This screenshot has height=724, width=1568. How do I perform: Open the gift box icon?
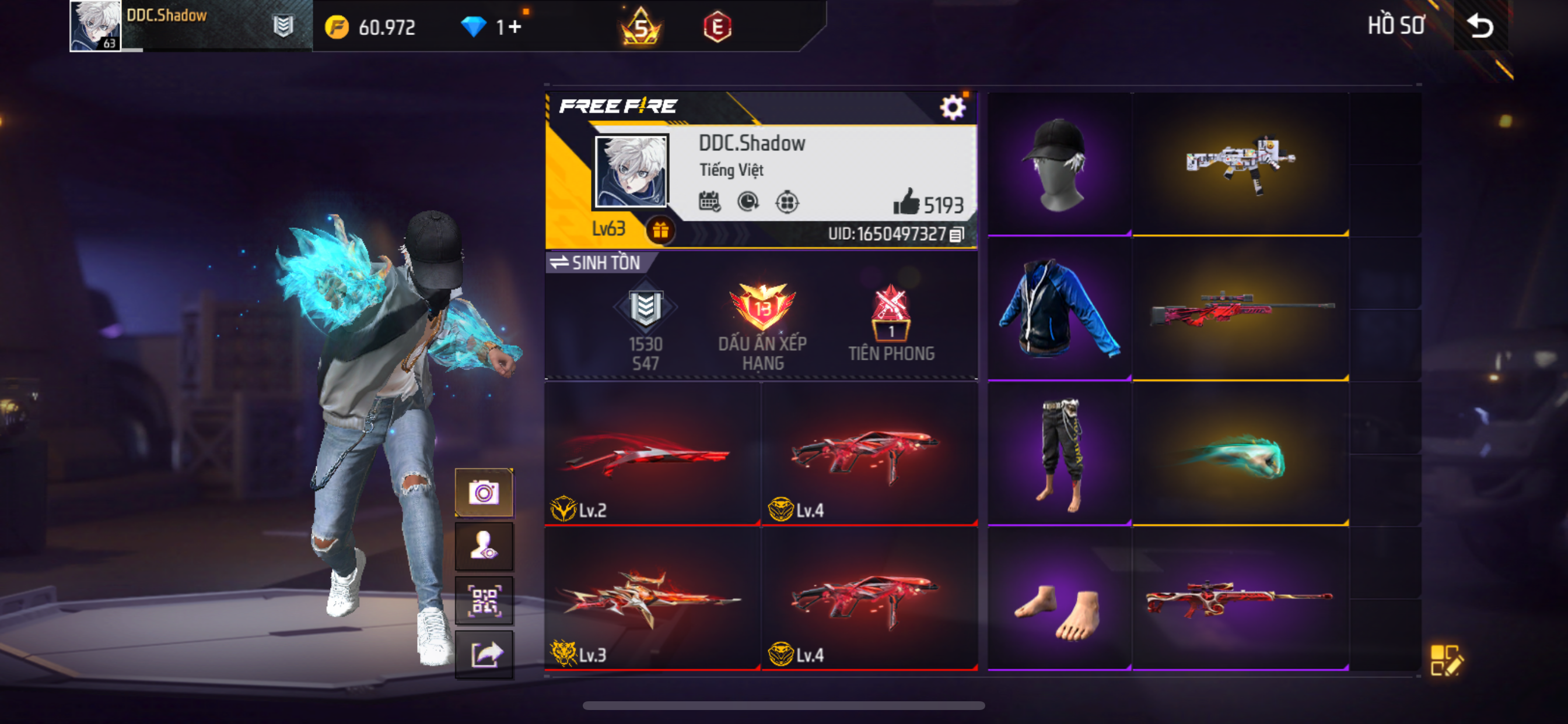pyautogui.click(x=660, y=231)
